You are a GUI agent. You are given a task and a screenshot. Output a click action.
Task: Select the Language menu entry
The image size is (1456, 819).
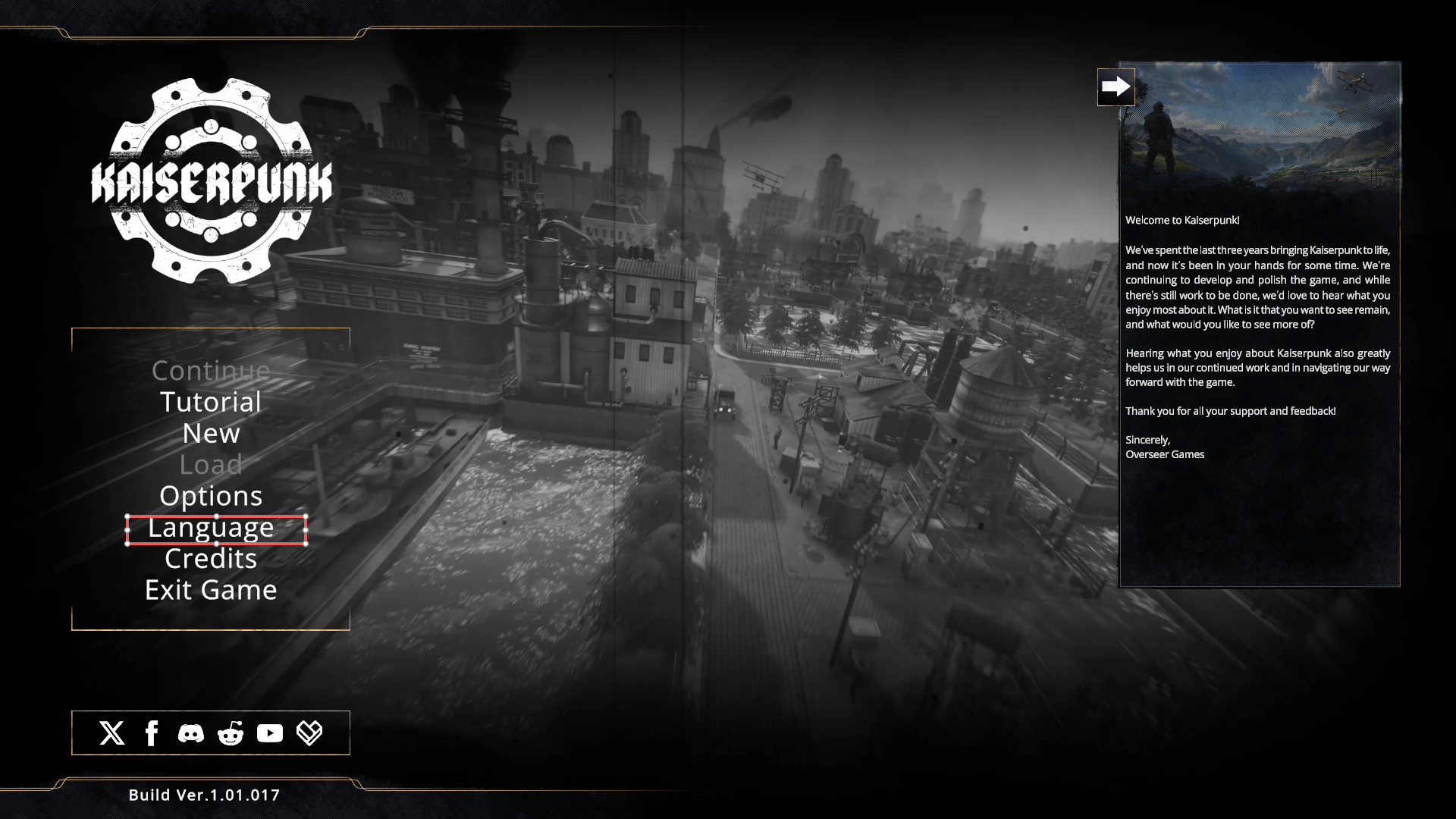tap(211, 528)
